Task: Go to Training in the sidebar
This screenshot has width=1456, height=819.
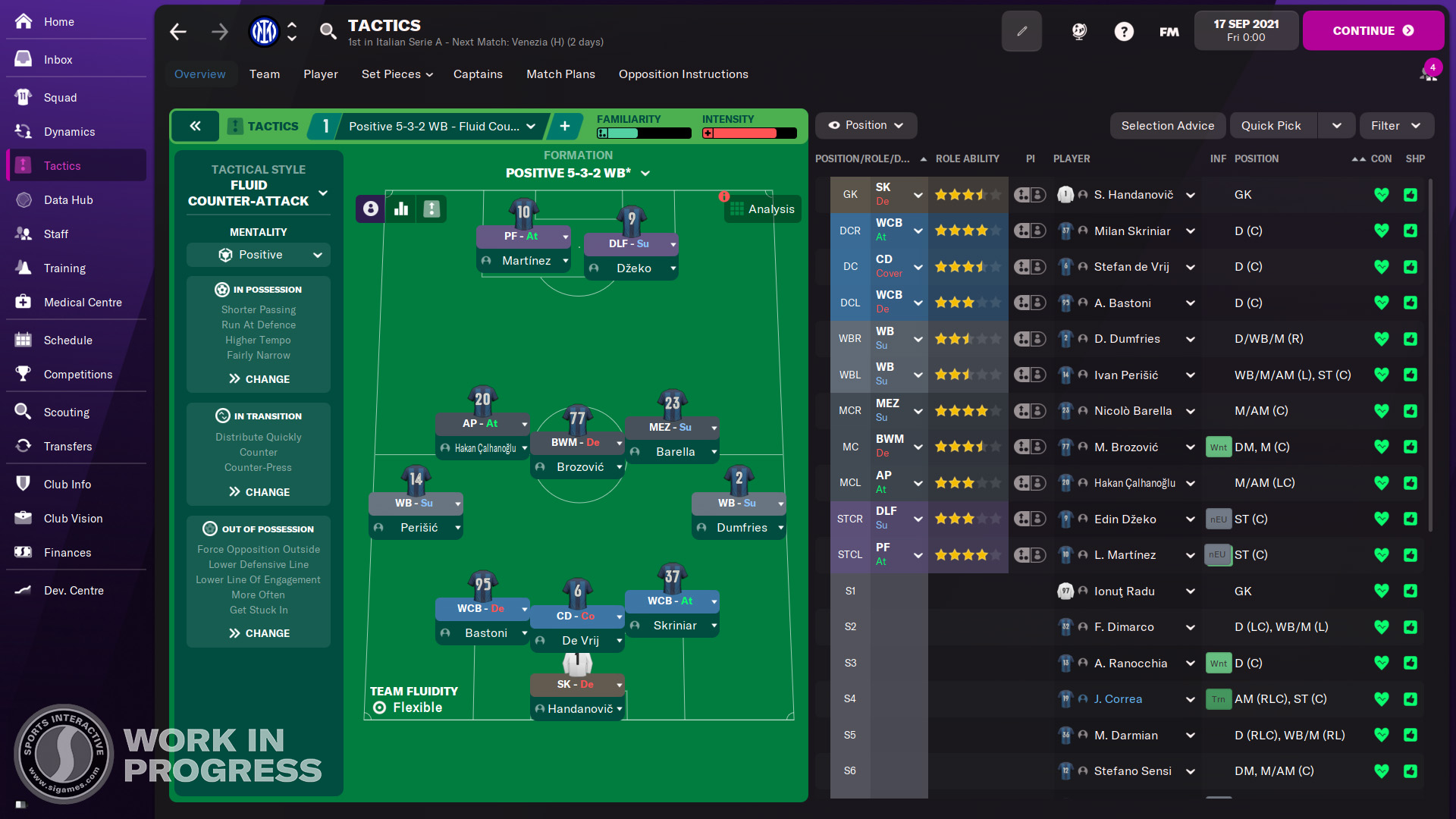Action: pyautogui.click(x=64, y=268)
